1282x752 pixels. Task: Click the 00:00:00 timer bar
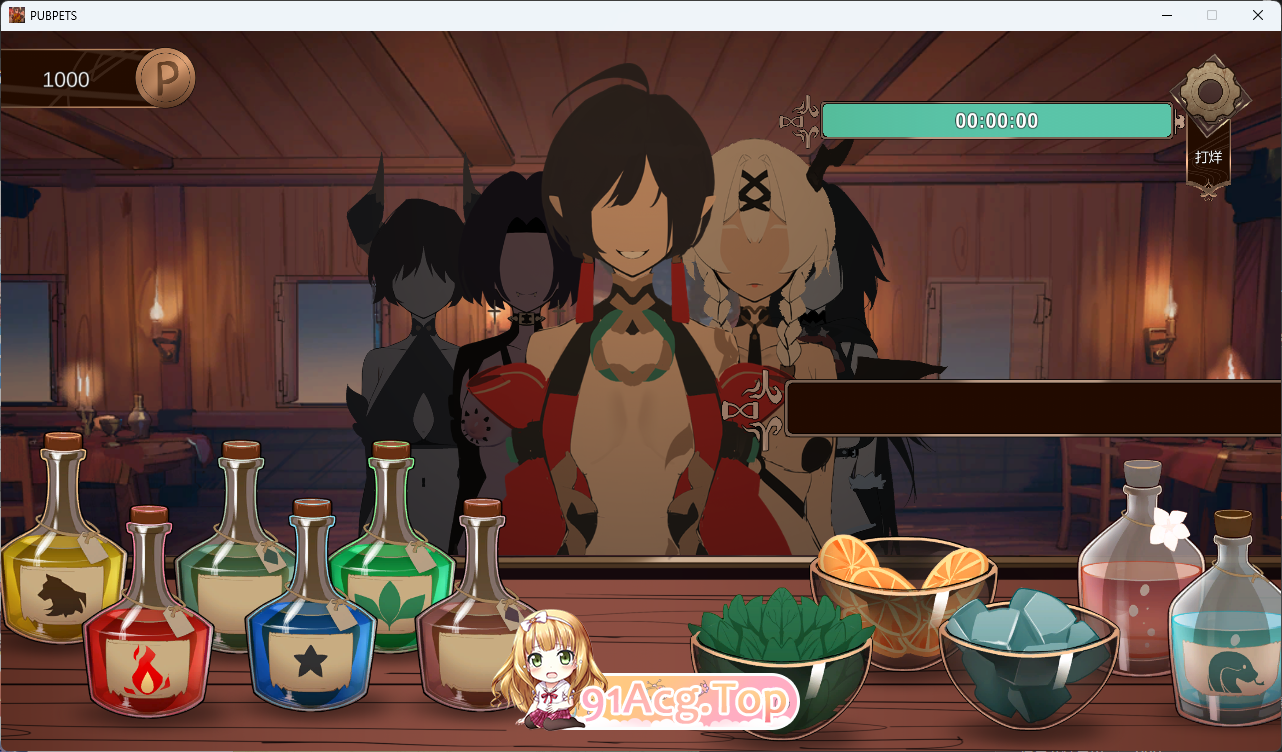click(x=996, y=120)
